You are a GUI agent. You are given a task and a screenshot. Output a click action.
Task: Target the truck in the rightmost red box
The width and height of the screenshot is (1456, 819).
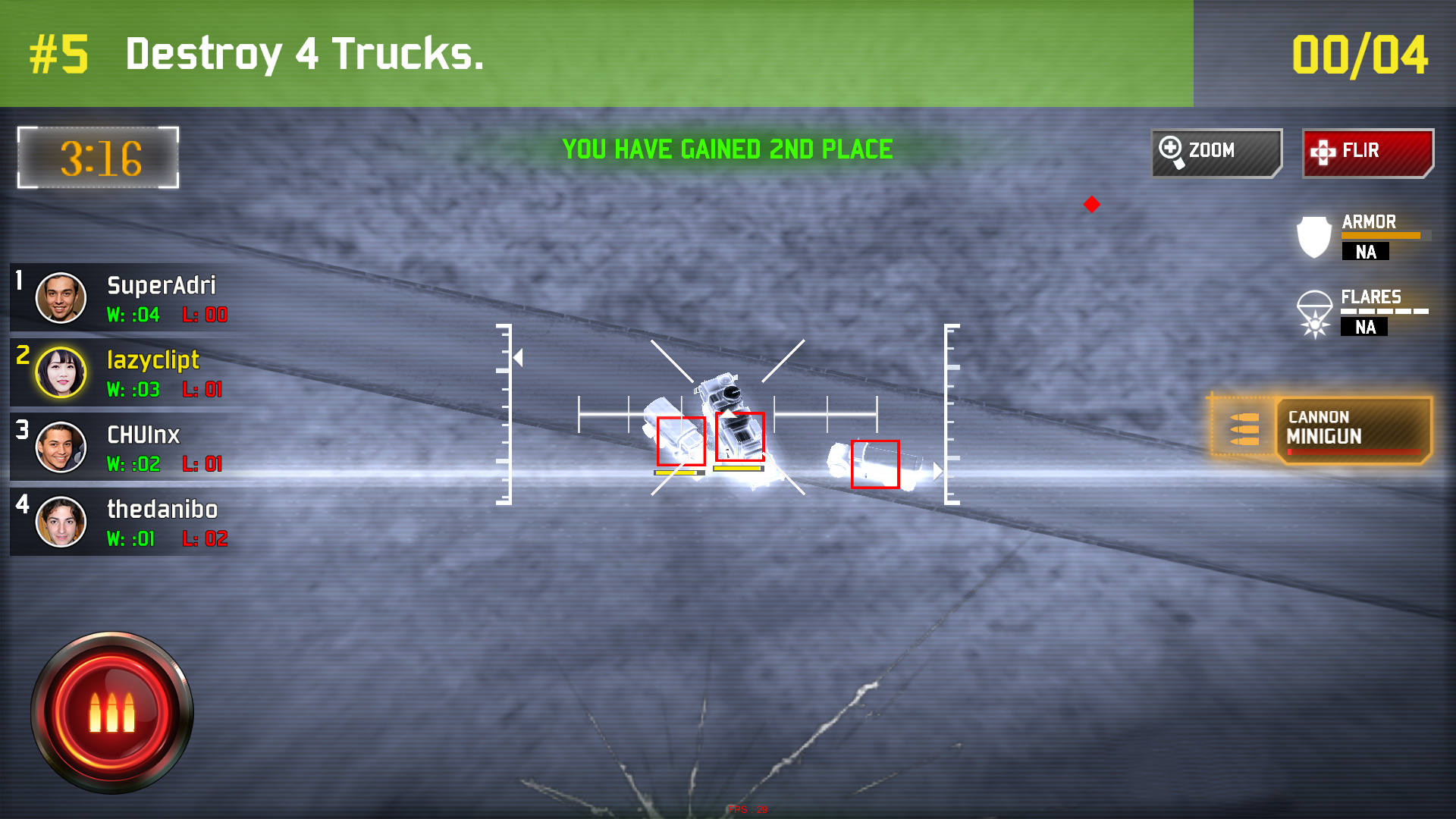coord(874,466)
